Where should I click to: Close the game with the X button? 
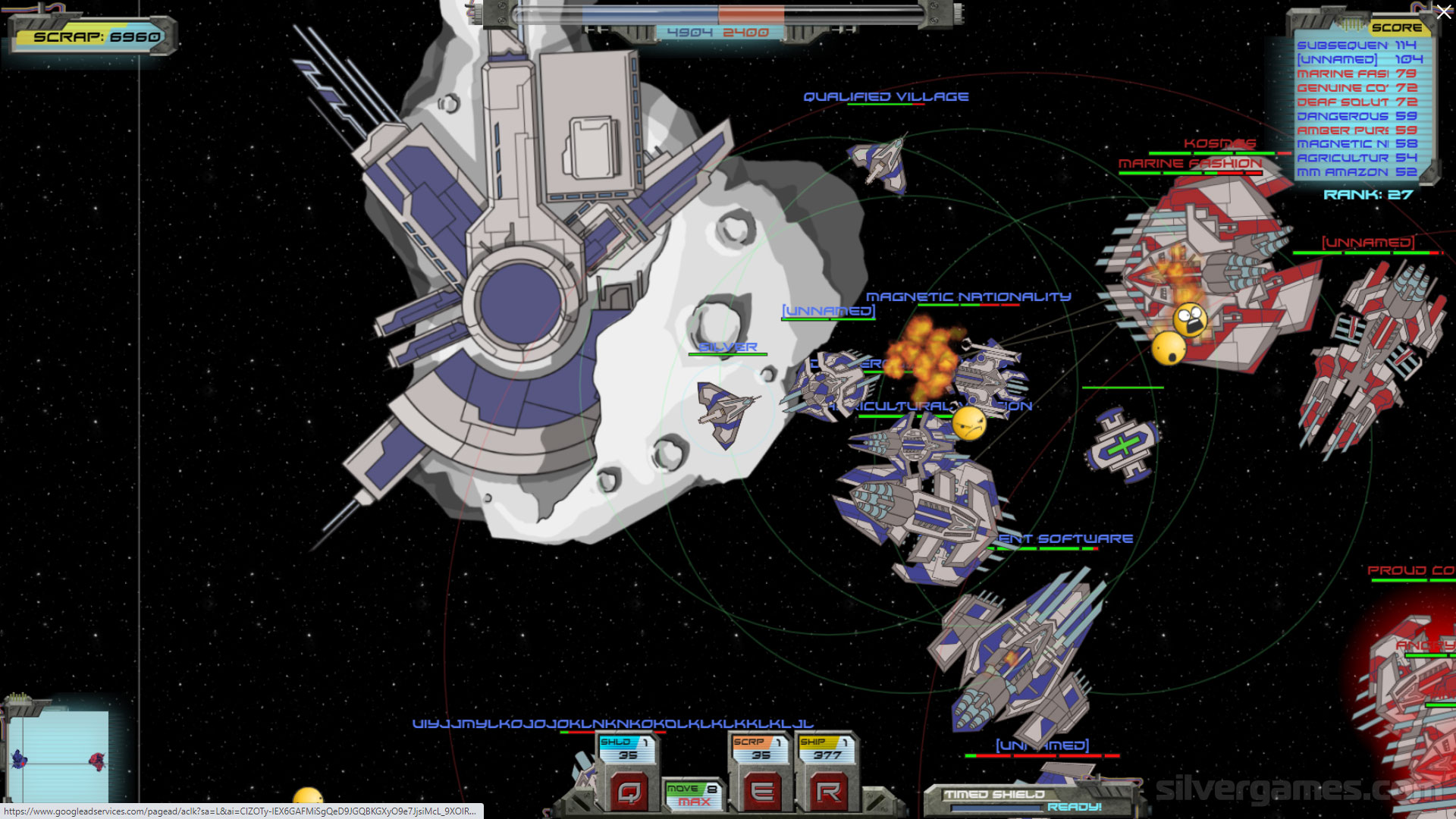point(1443,13)
